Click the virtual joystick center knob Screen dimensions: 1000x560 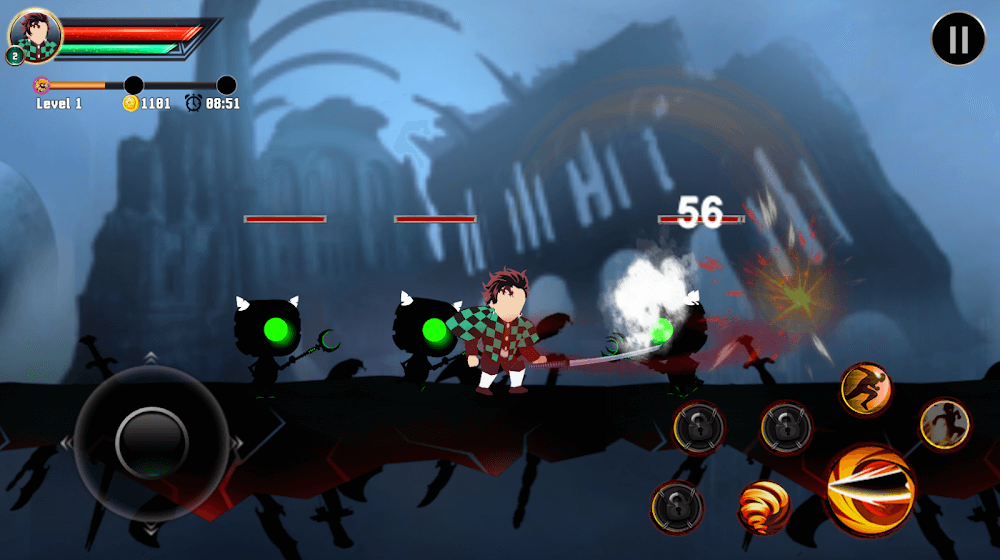pos(152,441)
